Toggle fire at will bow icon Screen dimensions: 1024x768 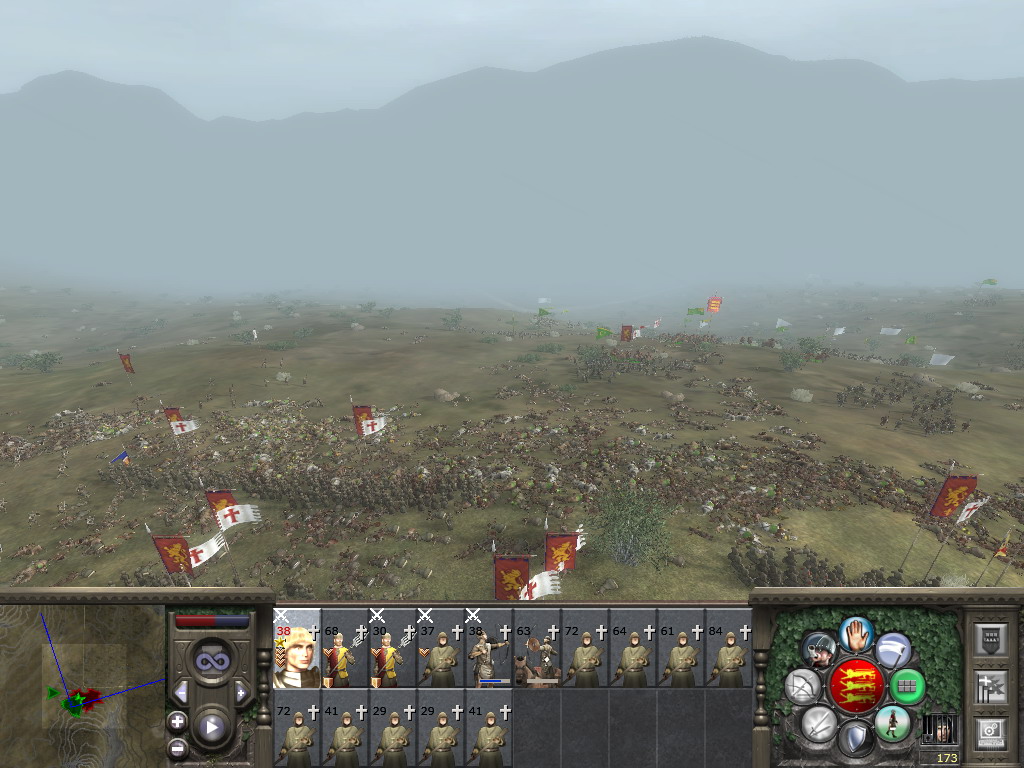click(802, 686)
